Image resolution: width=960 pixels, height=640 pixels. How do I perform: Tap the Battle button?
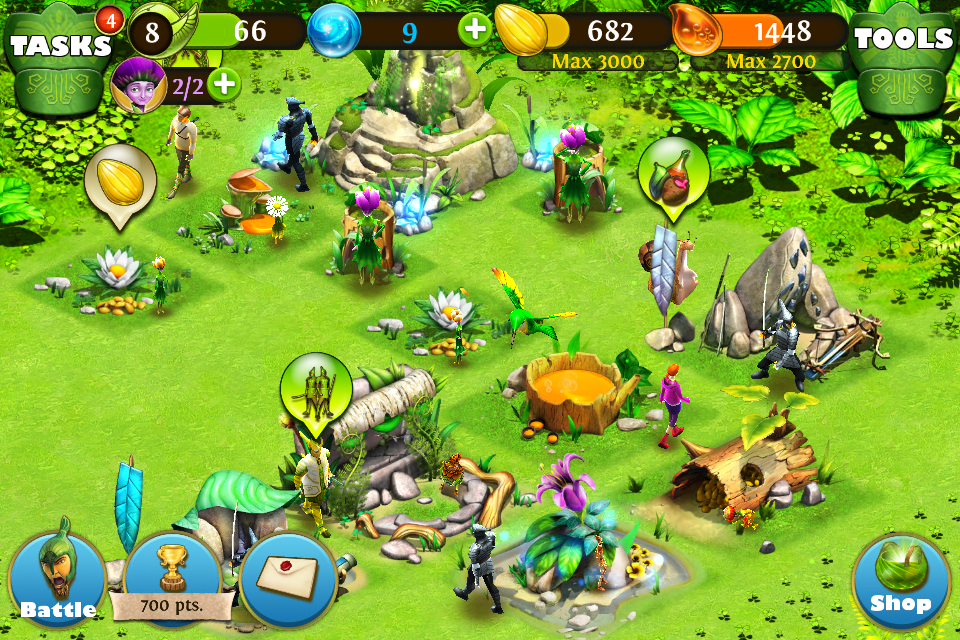click(58, 577)
